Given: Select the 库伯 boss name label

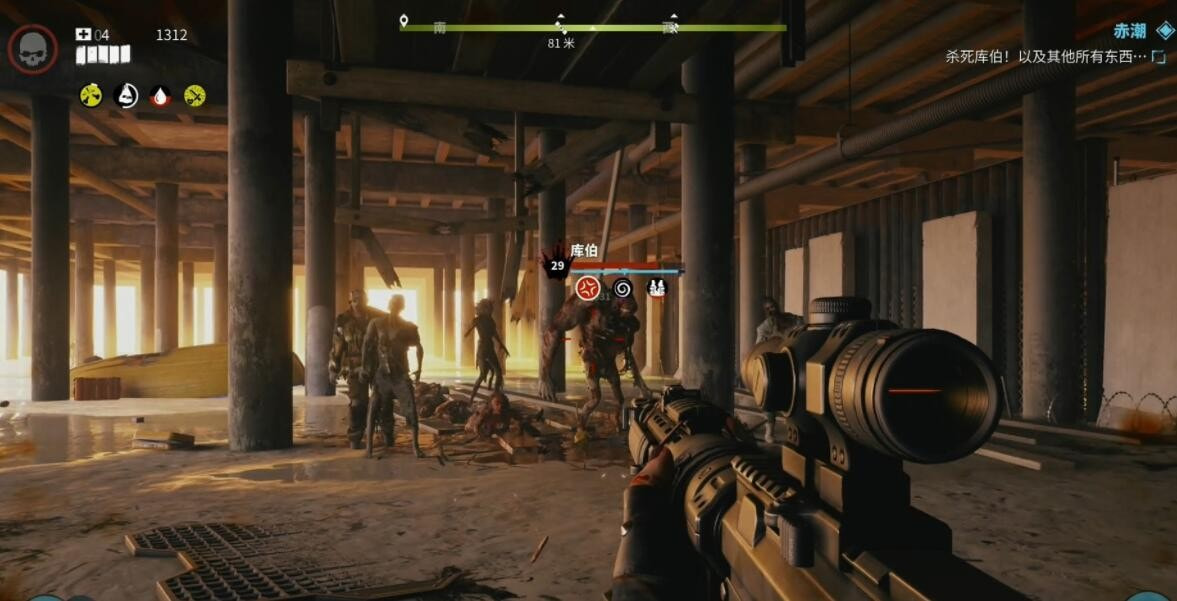Looking at the screenshot, I should click(584, 251).
